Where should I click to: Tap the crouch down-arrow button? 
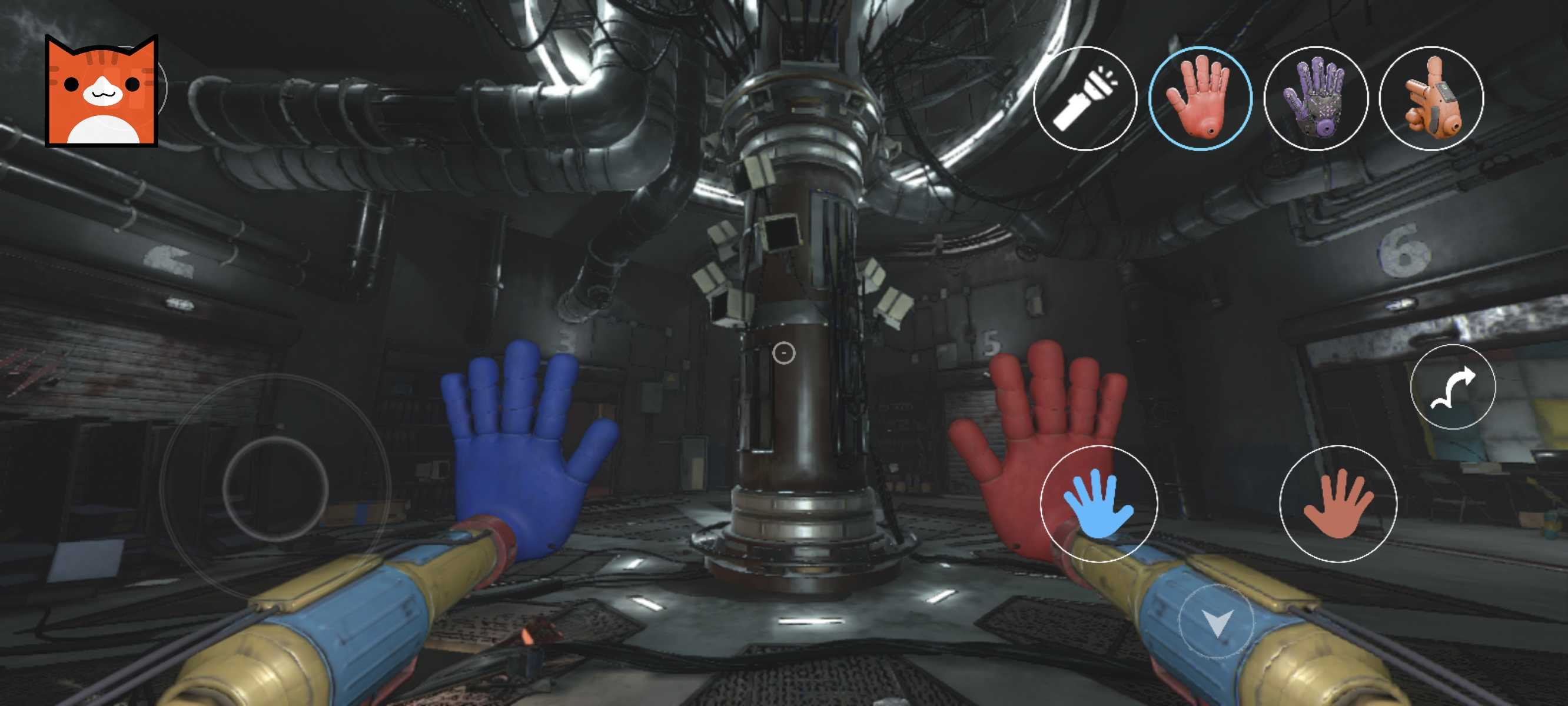(x=1216, y=622)
